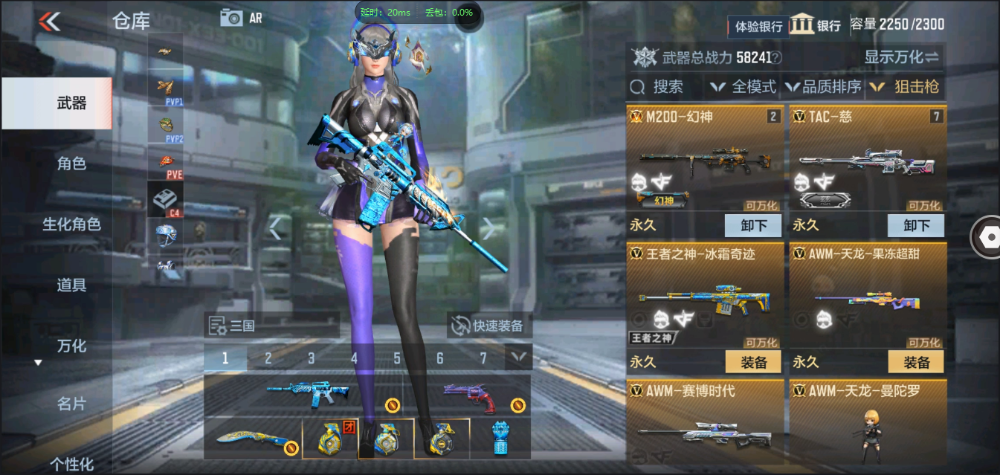The image size is (1000, 475).
Task: Unequip the TAC-慈 sniper rifle
Action: pos(915,225)
